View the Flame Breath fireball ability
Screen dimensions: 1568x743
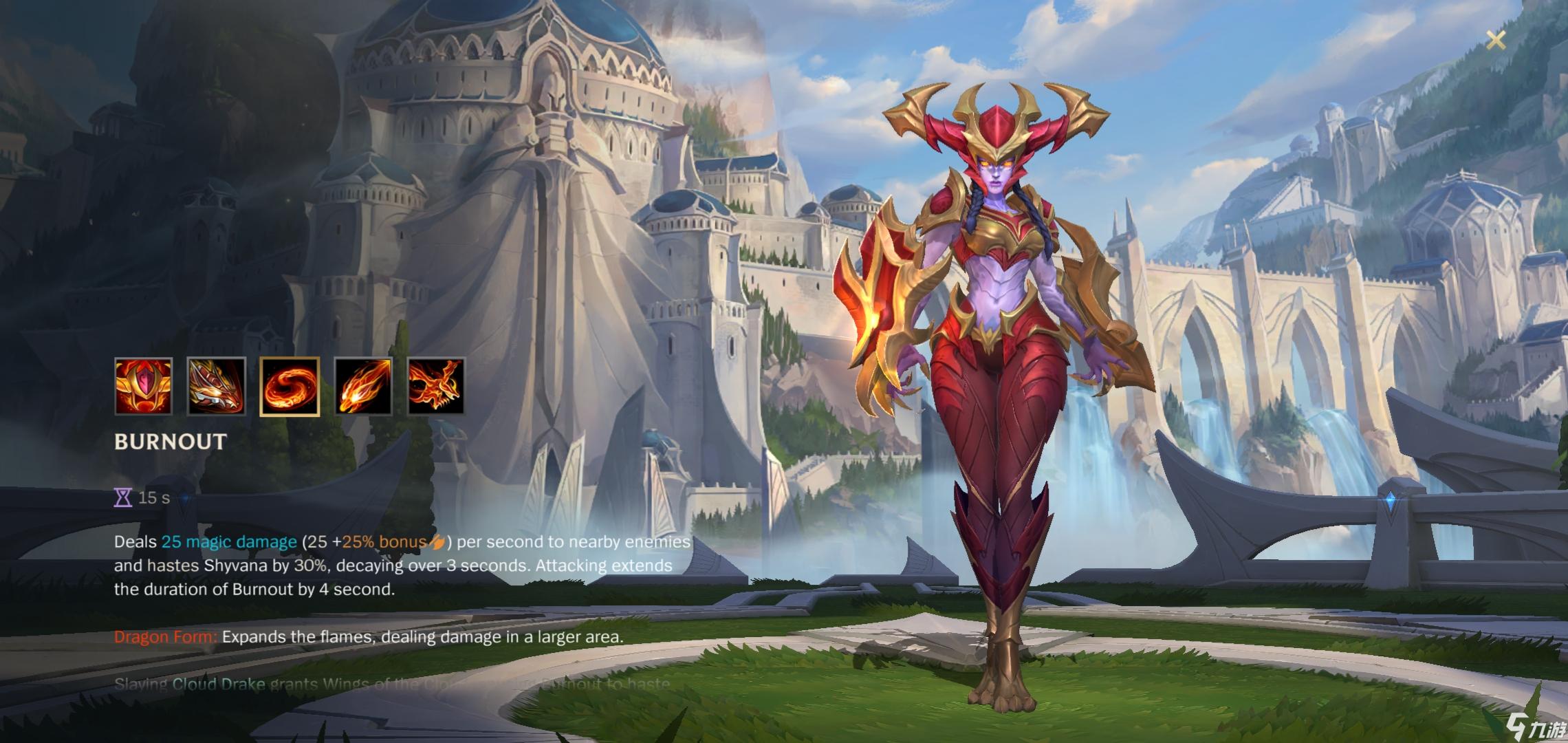click(x=363, y=386)
